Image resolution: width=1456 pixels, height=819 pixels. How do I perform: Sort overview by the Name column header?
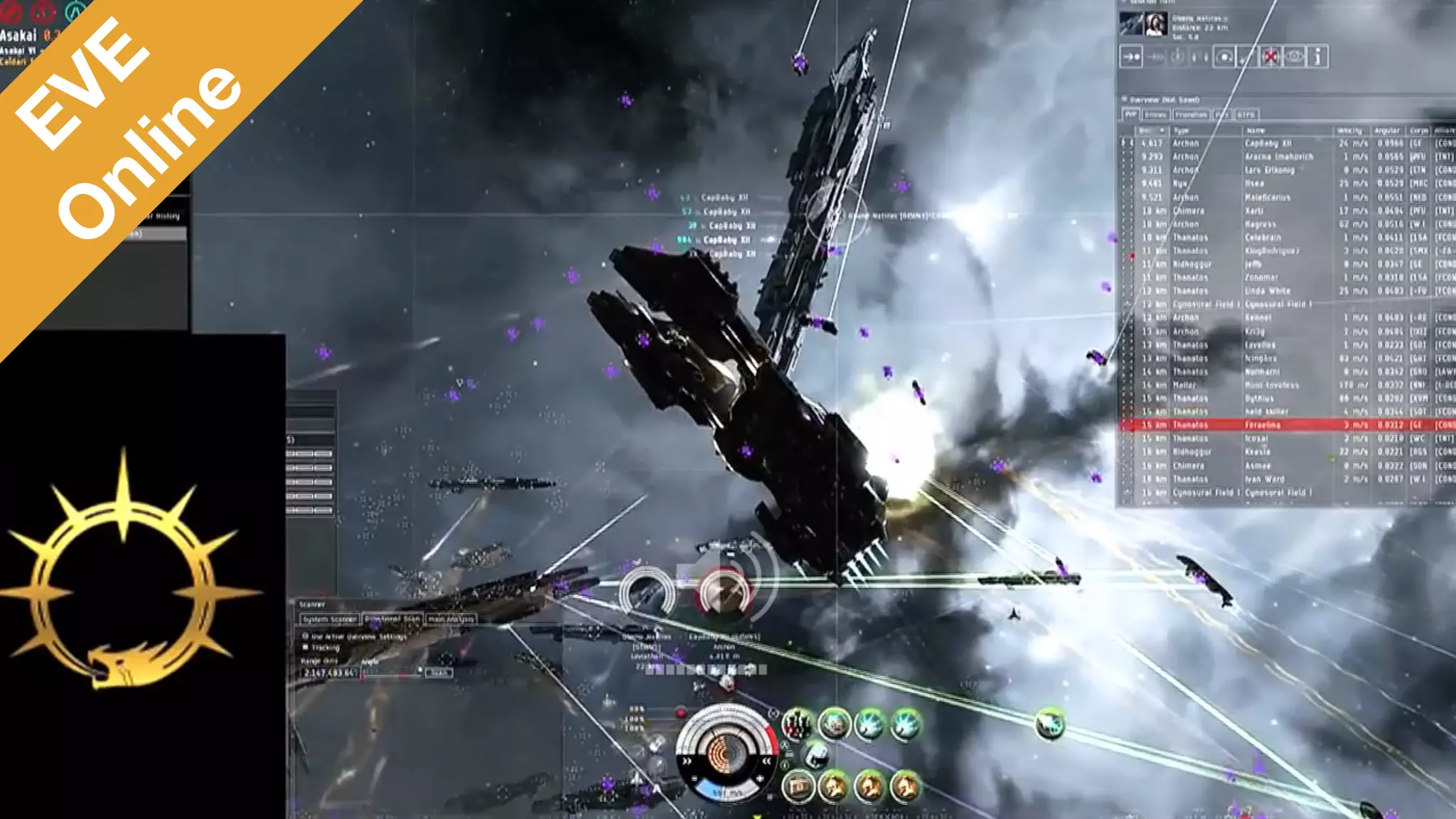coord(1257,130)
